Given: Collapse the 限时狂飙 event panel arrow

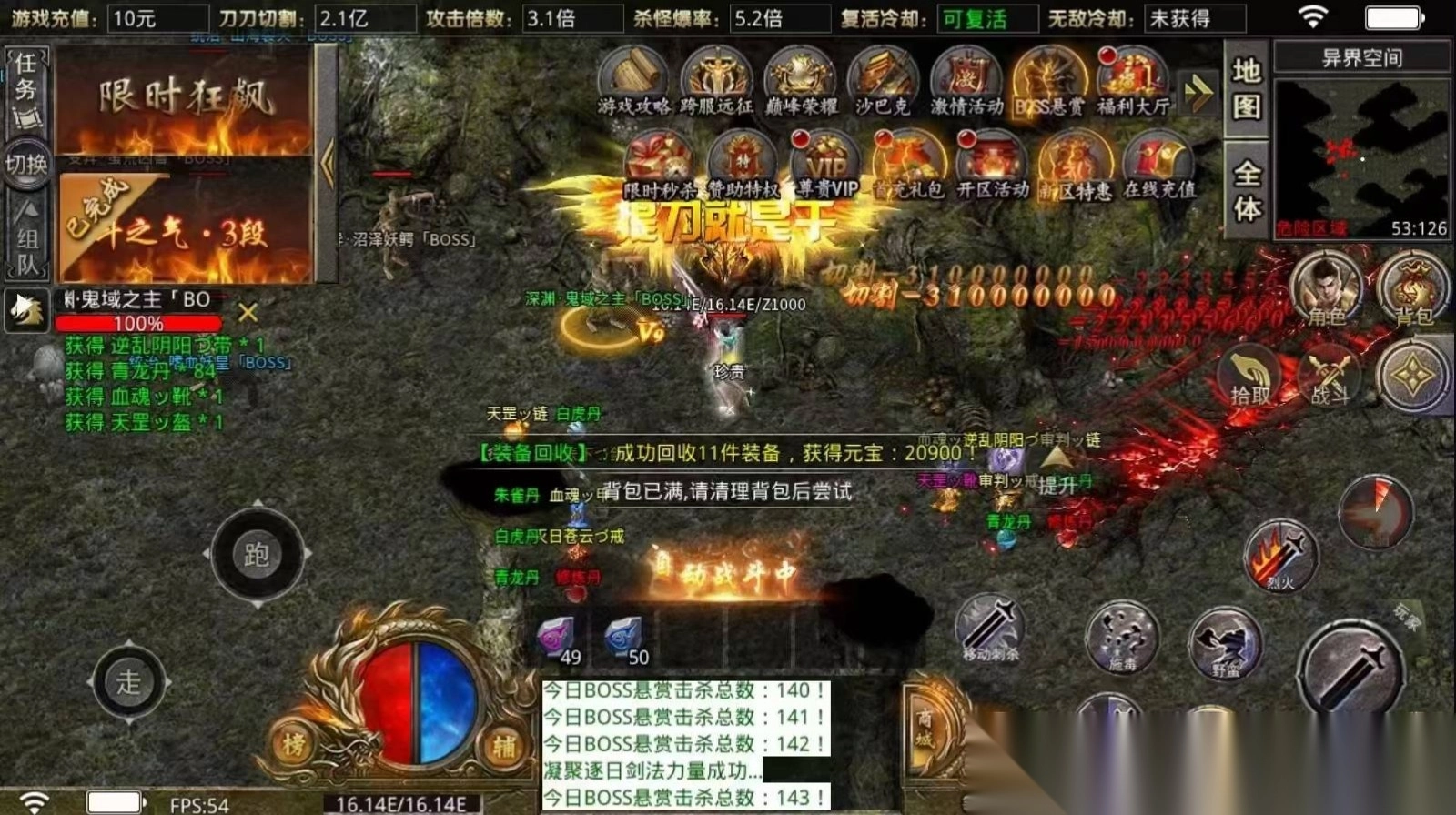Looking at the screenshot, I should point(329,164).
